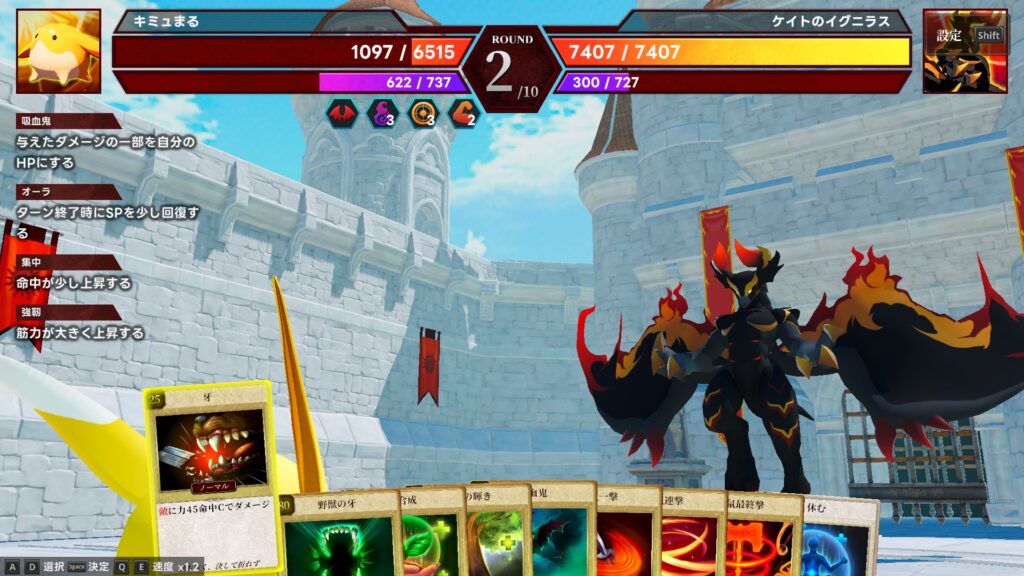Choose the 最終撃 final strike axe card
The width and height of the screenshot is (1024, 576).
(762, 535)
